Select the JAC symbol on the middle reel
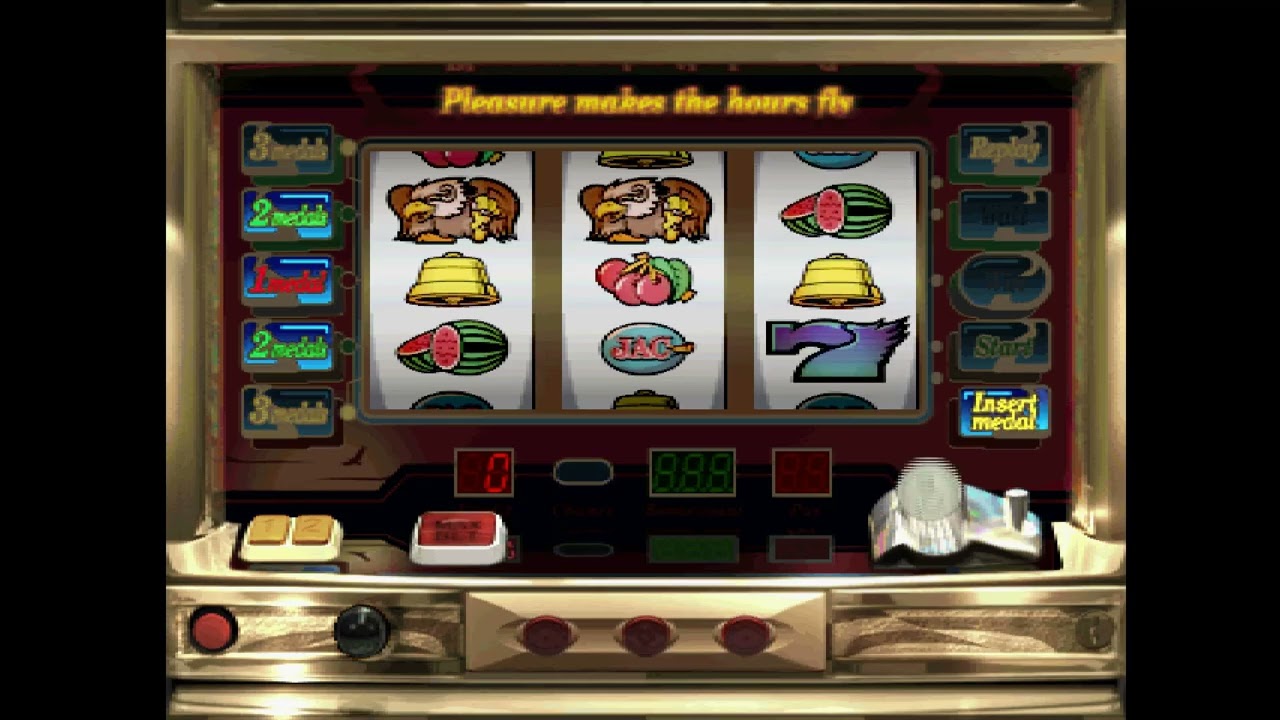This screenshot has height=720, width=1280. pos(645,347)
